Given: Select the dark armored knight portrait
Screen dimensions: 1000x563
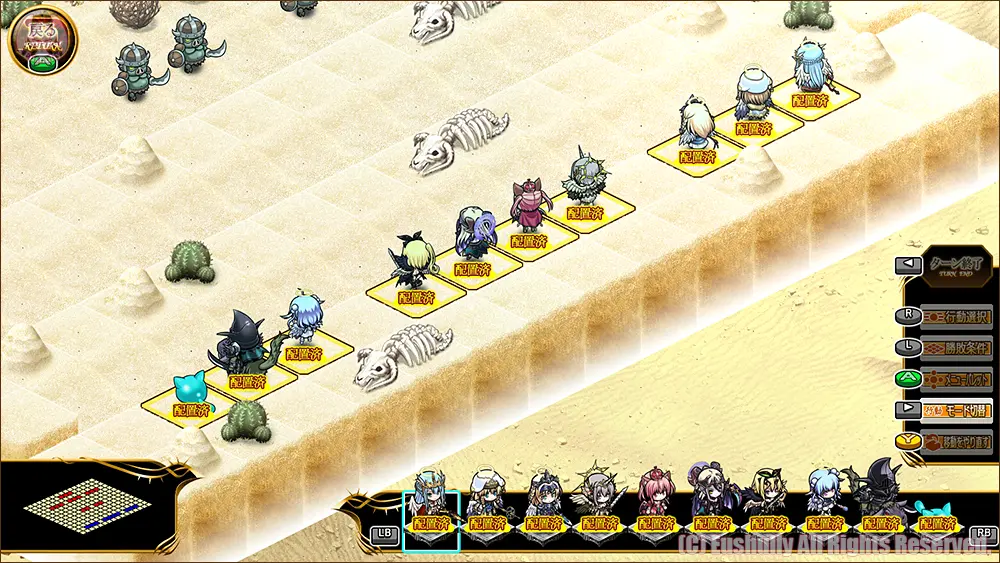Looking at the screenshot, I should click(x=879, y=505).
